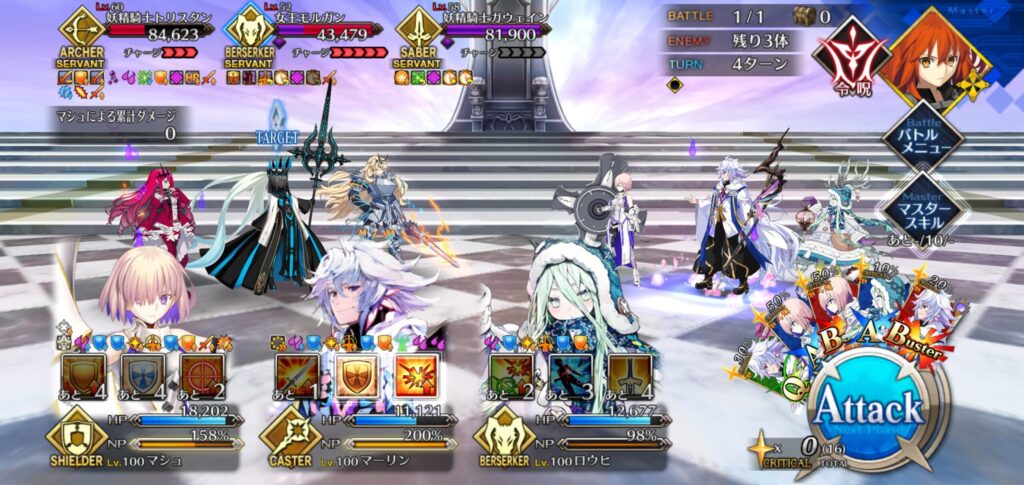Select Mash's brown shield skill
Viewport: 1024px width, 485px height.
click(84, 377)
